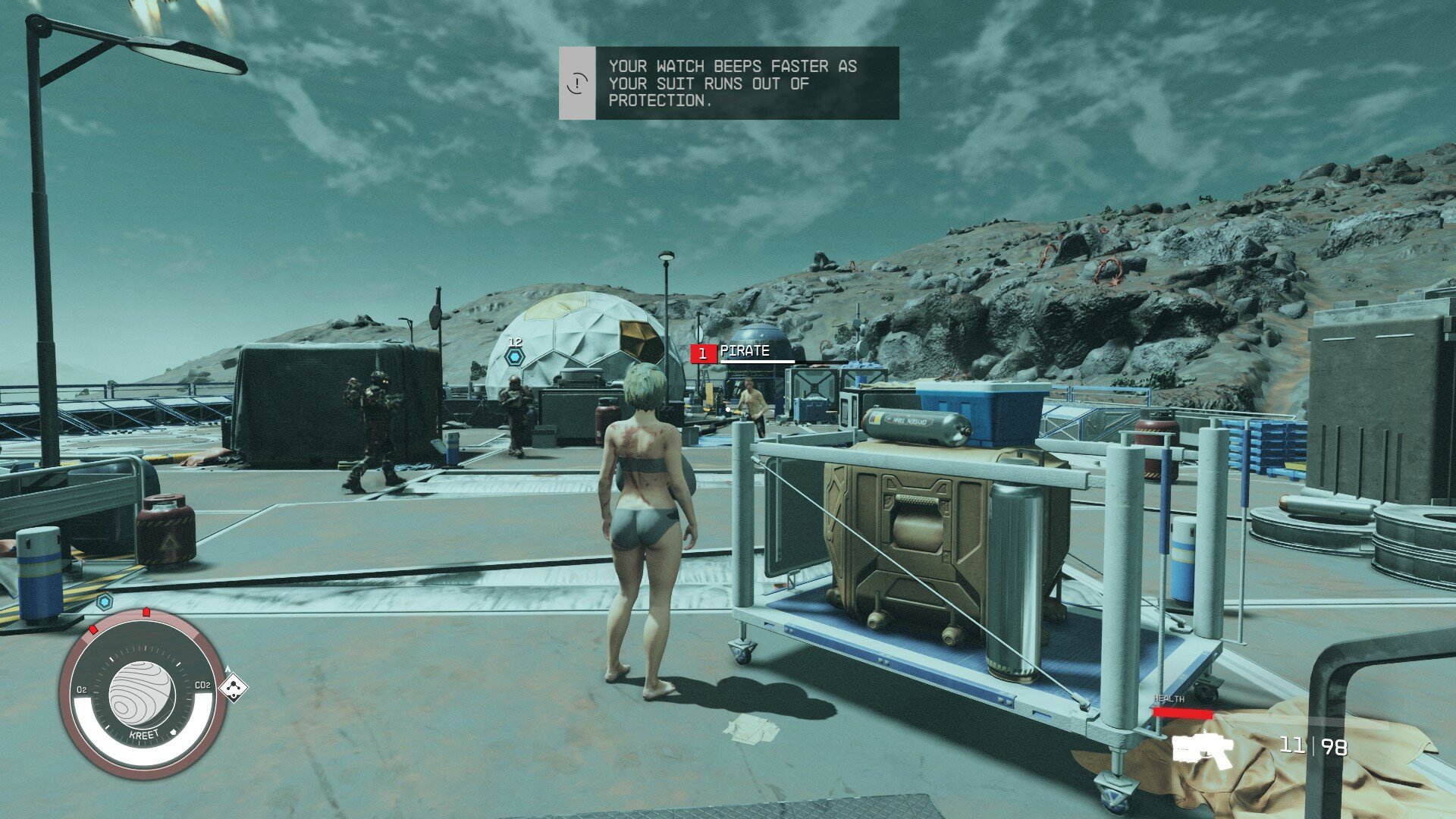Screen dimensions: 1456x819
Task: Click the Kreet planet watch compass
Action: coord(143,695)
